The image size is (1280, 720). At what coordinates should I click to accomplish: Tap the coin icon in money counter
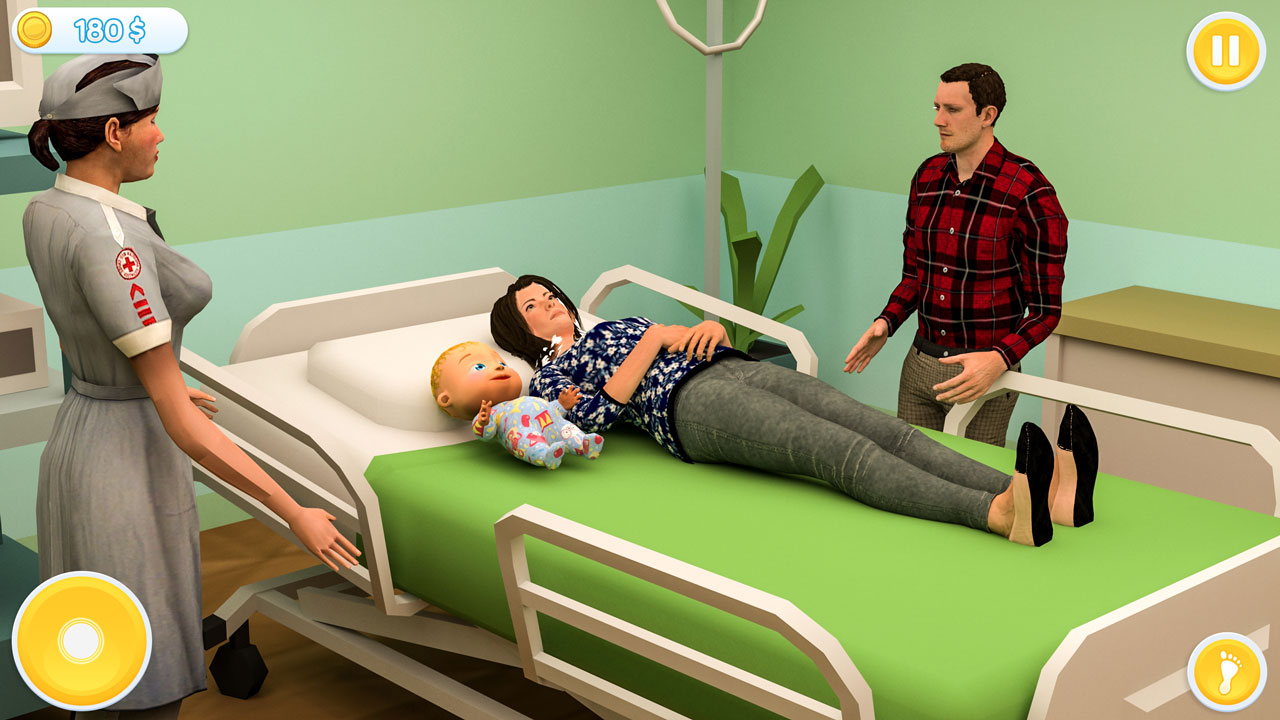point(32,30)
